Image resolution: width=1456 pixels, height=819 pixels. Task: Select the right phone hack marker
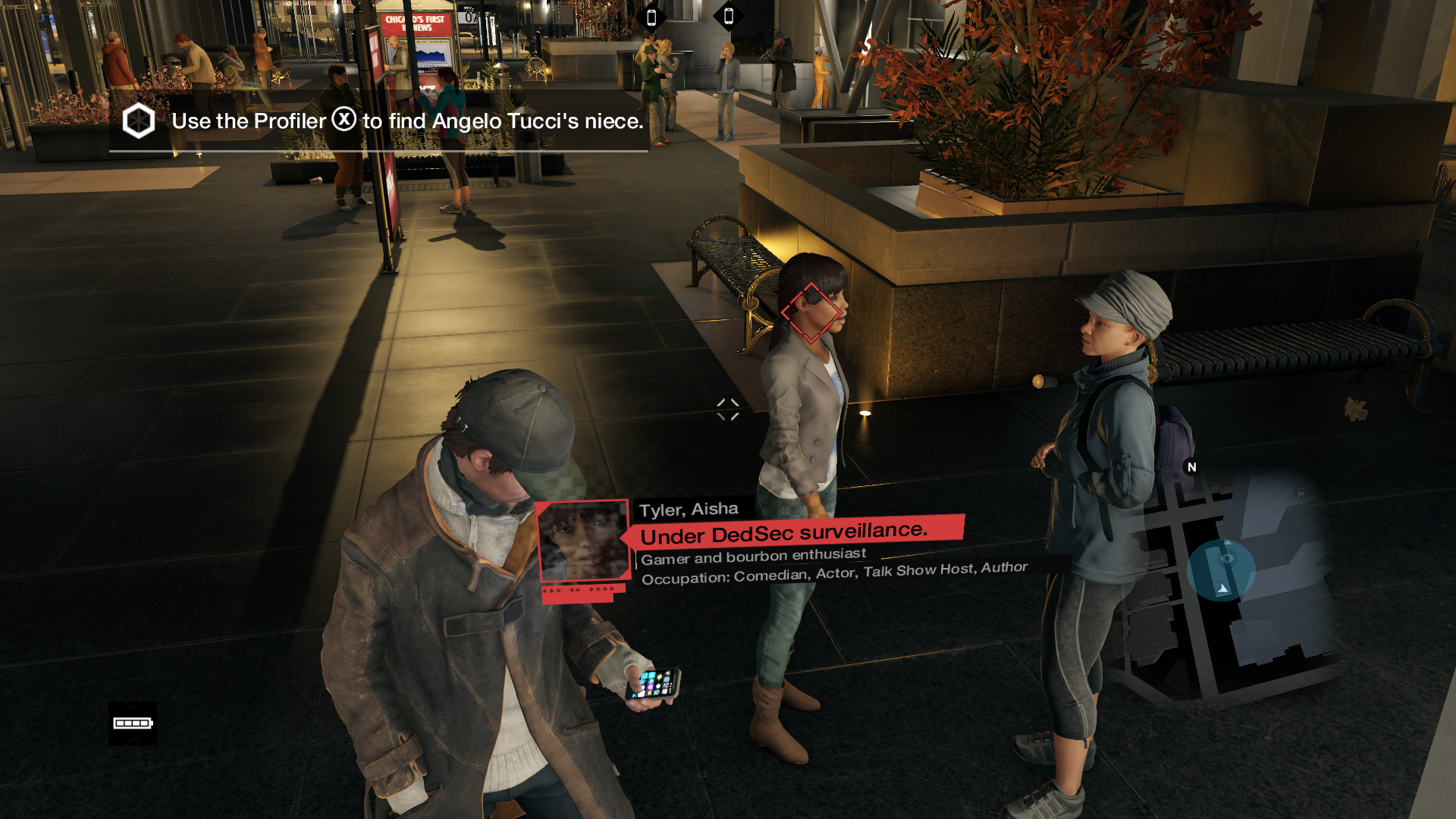729,16
